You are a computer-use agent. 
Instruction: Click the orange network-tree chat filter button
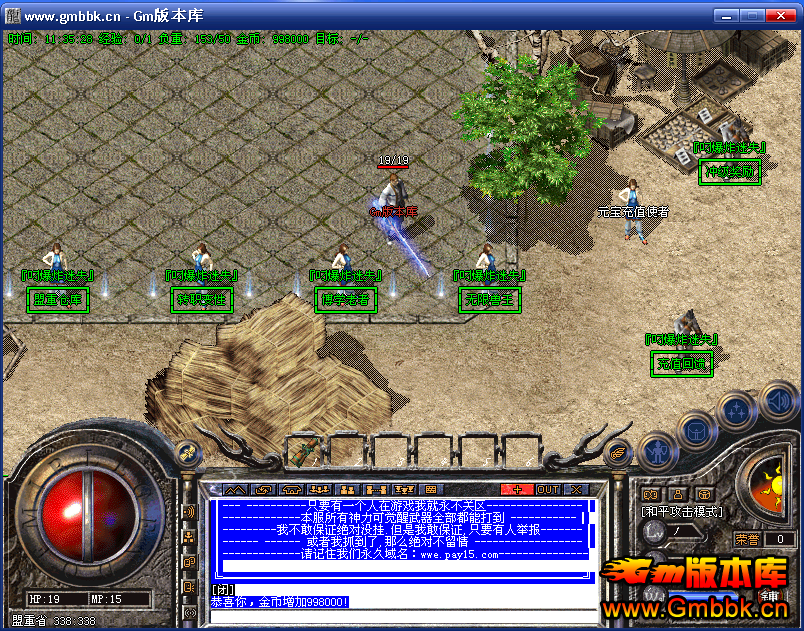189,537
